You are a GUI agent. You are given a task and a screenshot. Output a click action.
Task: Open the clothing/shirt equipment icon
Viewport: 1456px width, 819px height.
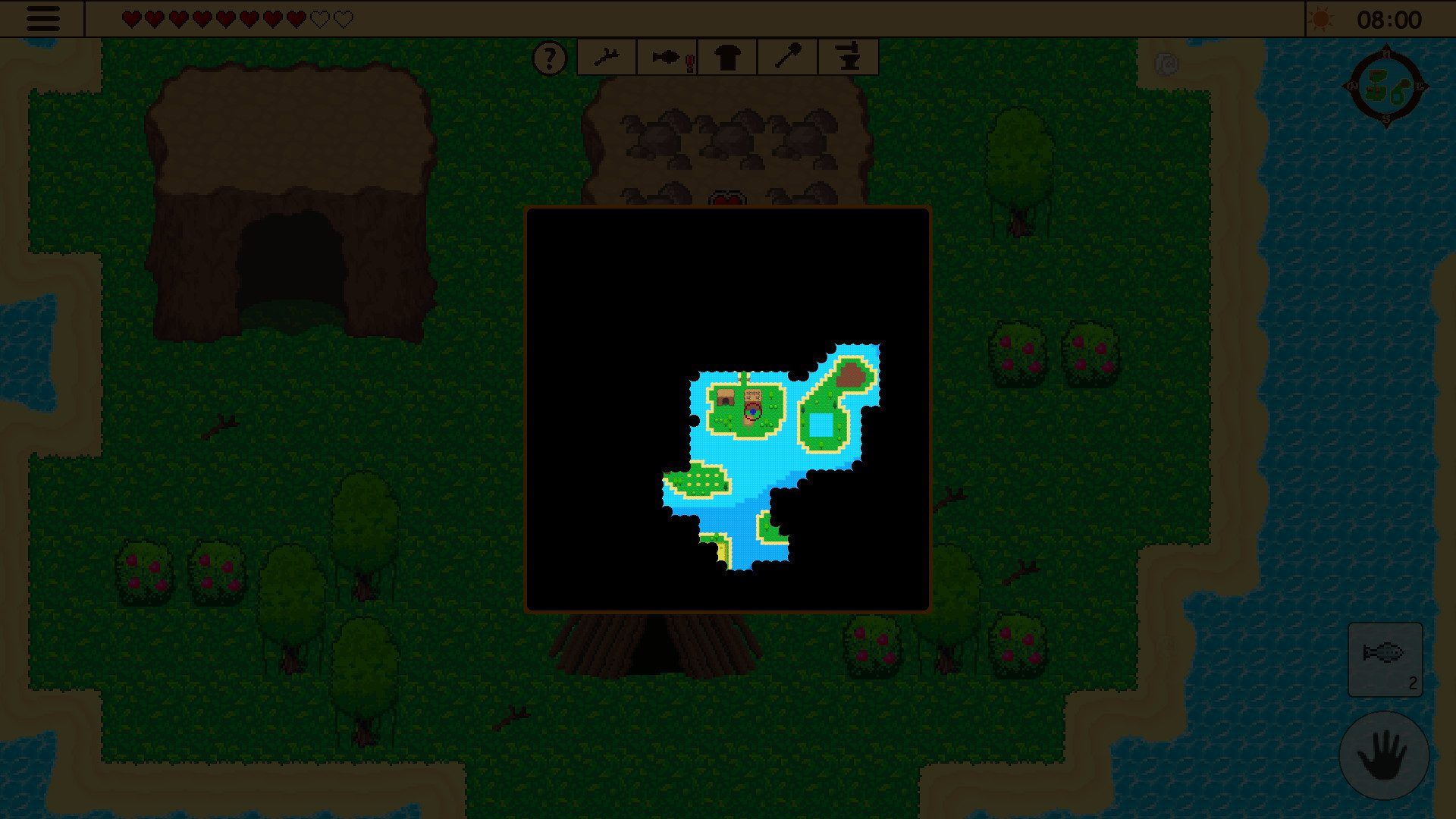pyautogui.click(x=726, y=57)
